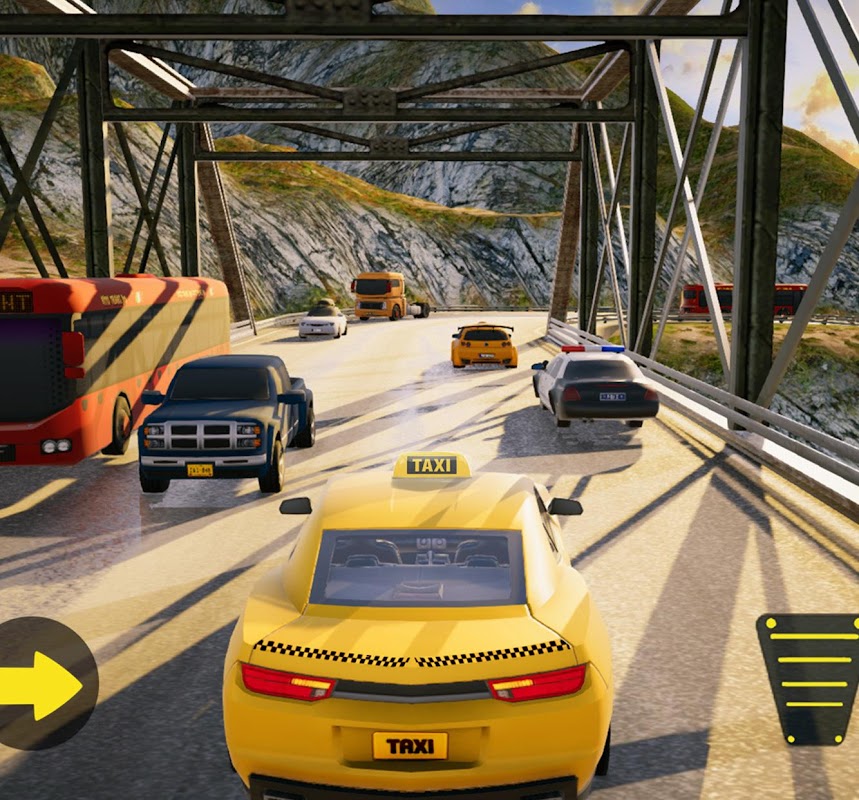
Task: Tap the yellow right-arrow steering button
Action: (40, 685)
